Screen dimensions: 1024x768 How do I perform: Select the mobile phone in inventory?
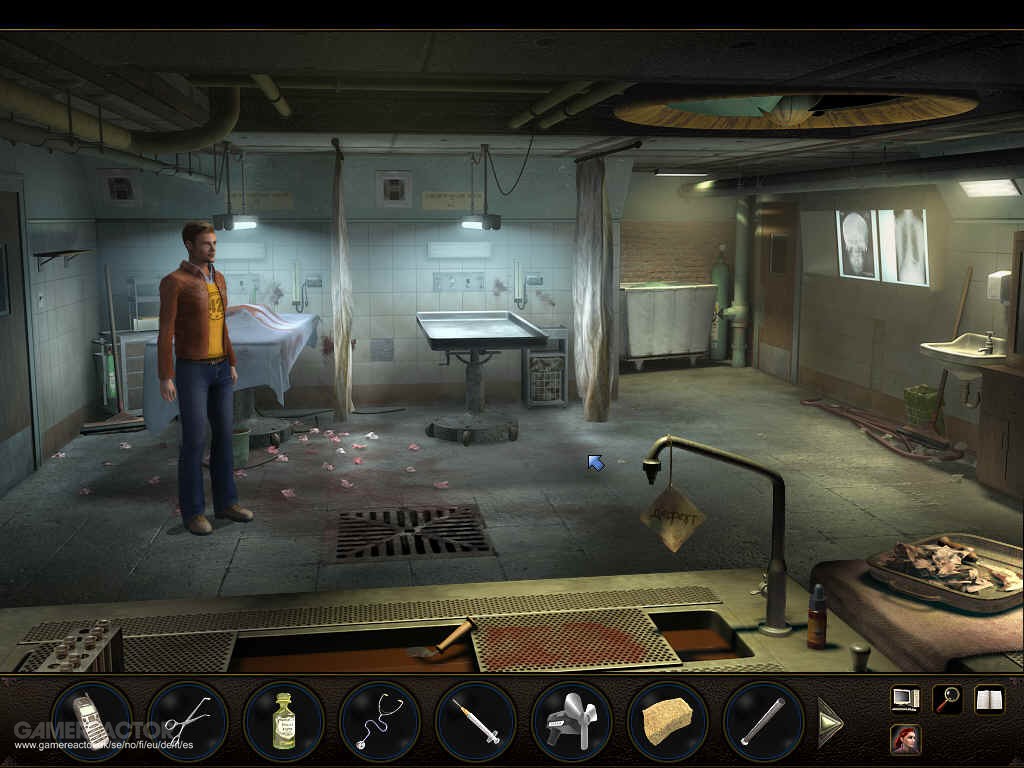pos(90,720)
